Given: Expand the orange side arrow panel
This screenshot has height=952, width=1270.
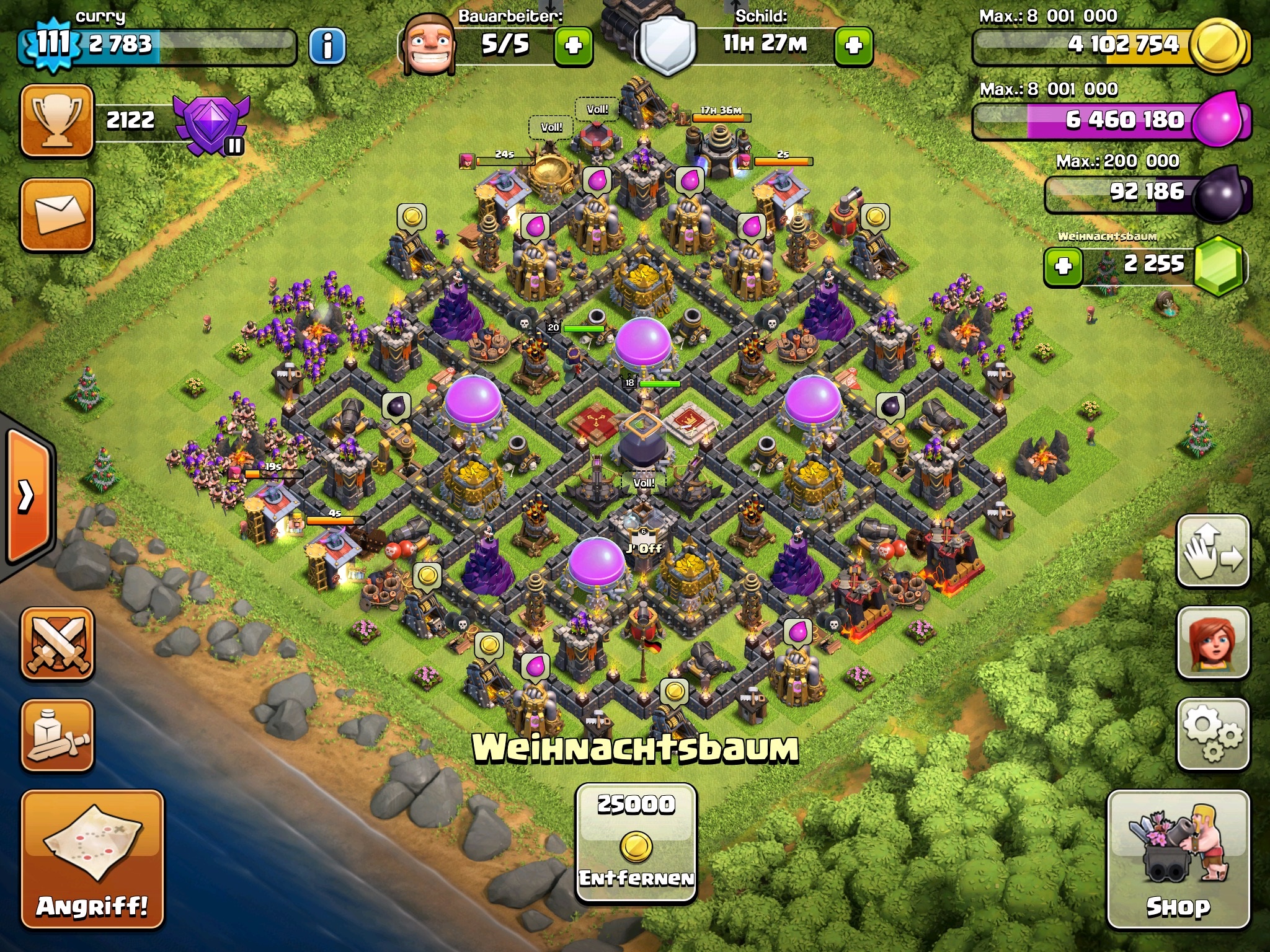Looking at the screenshot, I should point(26,495).
